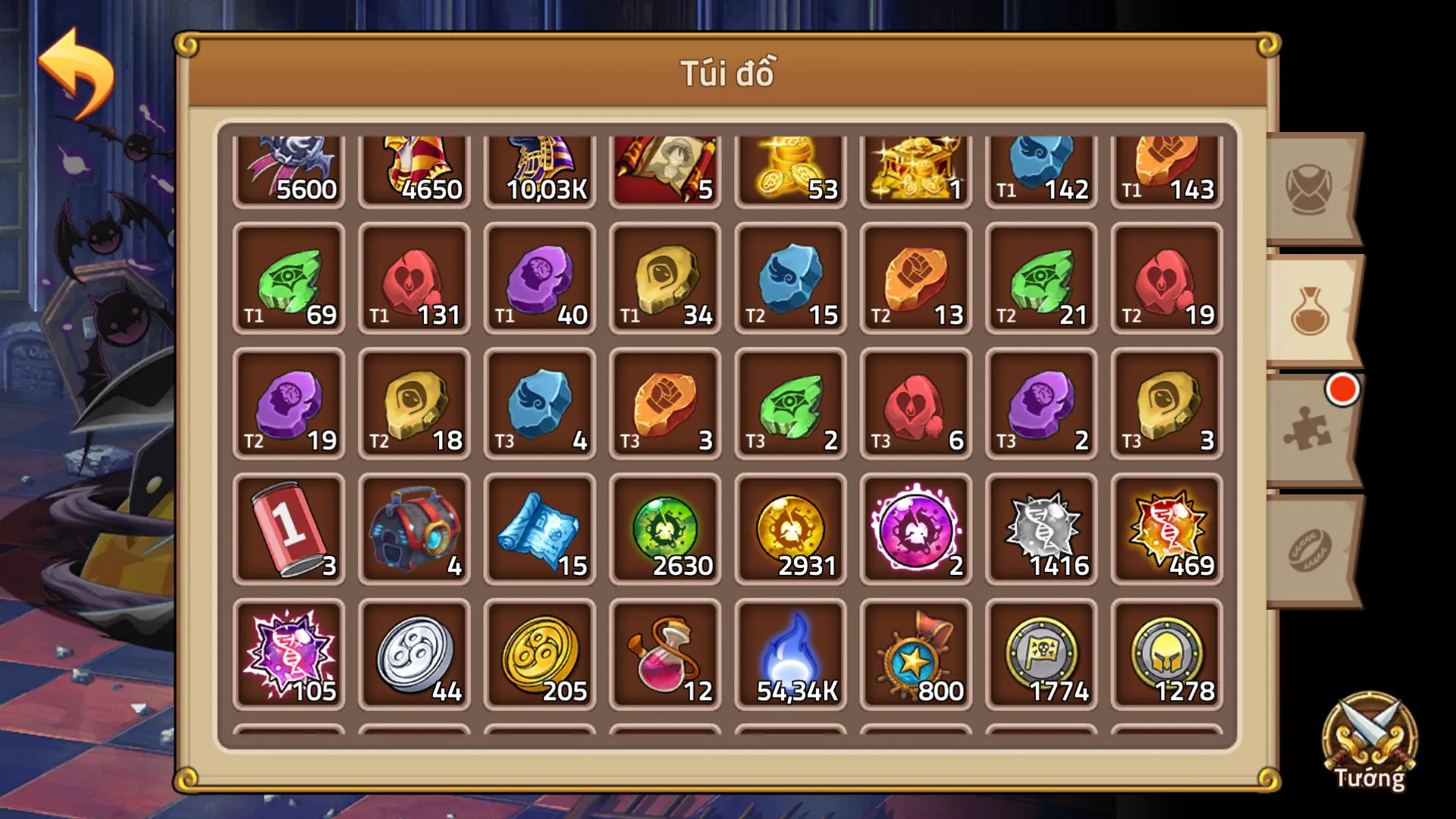Click the golden treasure chest item

(915, 163)
